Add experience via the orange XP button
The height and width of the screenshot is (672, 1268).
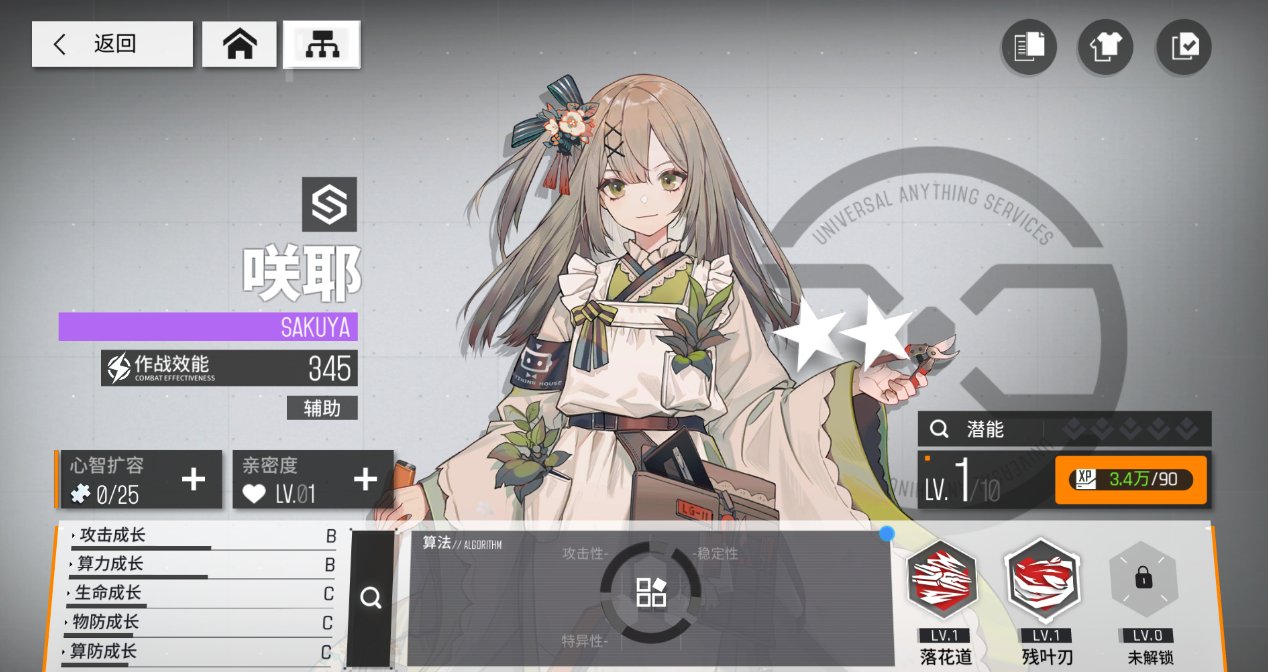(x=1130, y=480)
